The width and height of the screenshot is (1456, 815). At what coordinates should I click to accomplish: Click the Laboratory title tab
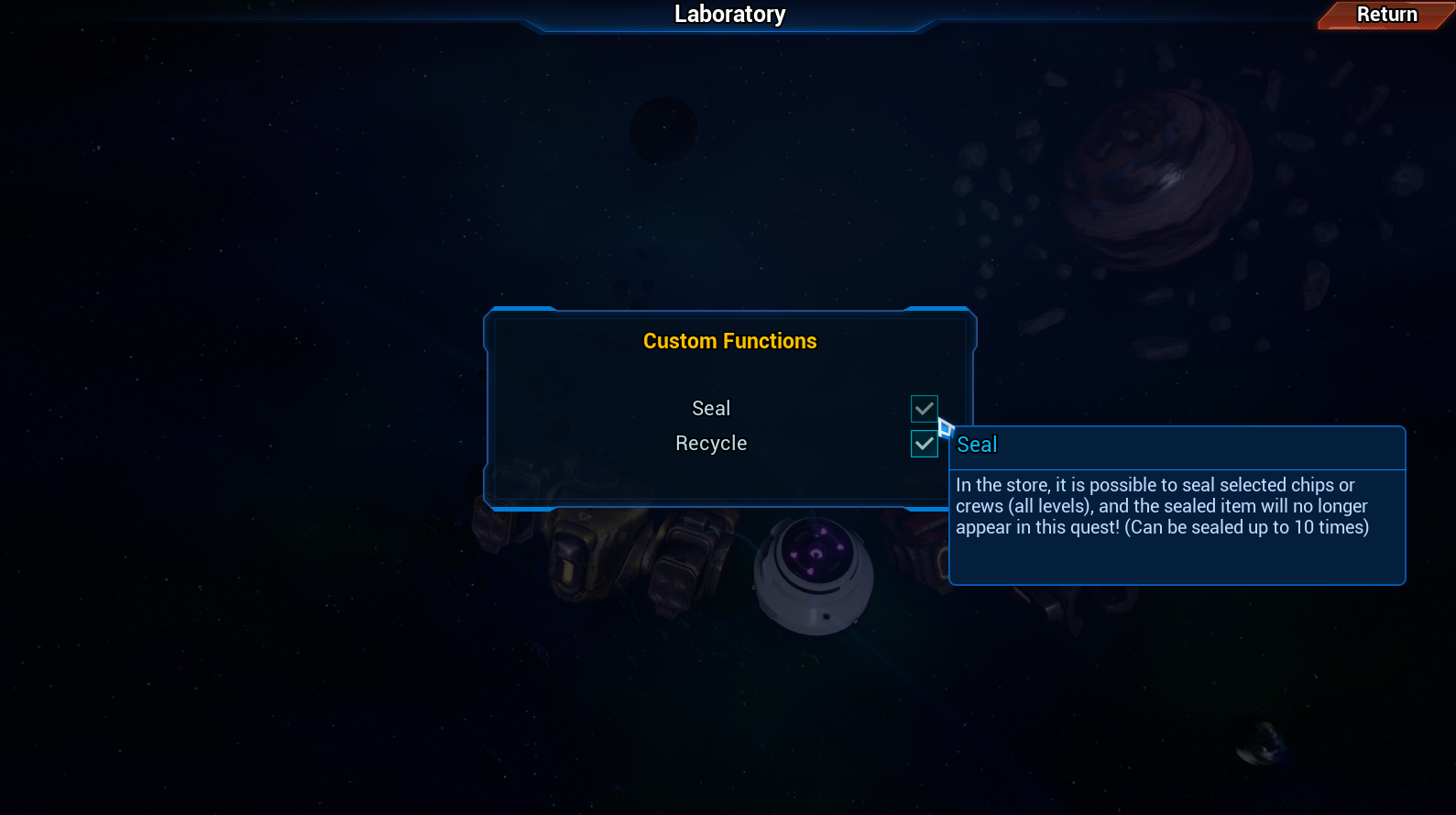coord(729,14)
